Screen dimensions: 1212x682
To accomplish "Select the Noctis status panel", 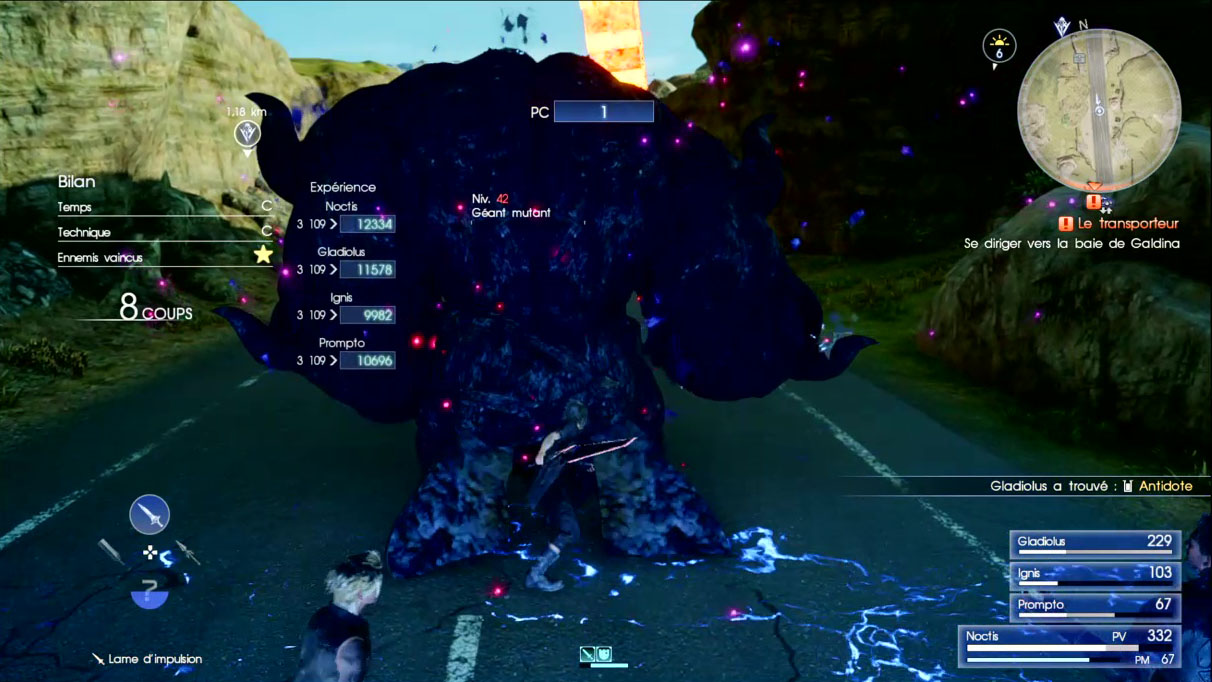I will coord(1070,646).
